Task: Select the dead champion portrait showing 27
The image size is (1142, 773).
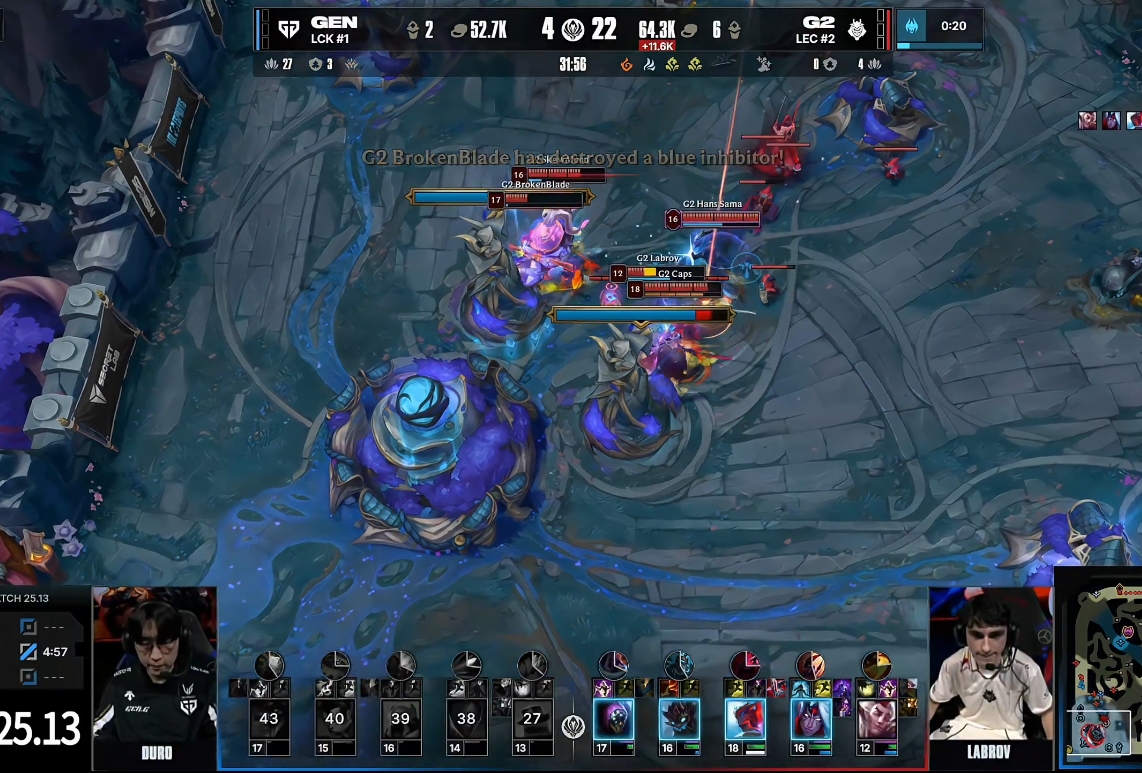Action: click(532, 718)
